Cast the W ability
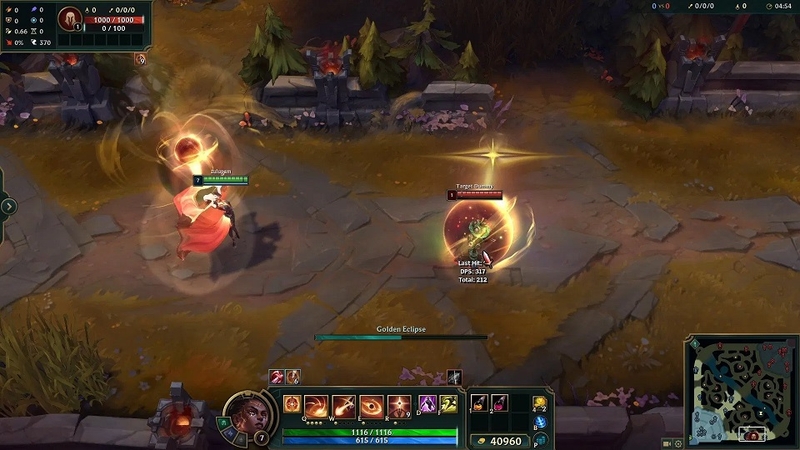The width and height of the screenshot is (800, 450). [x=345, y=405]
